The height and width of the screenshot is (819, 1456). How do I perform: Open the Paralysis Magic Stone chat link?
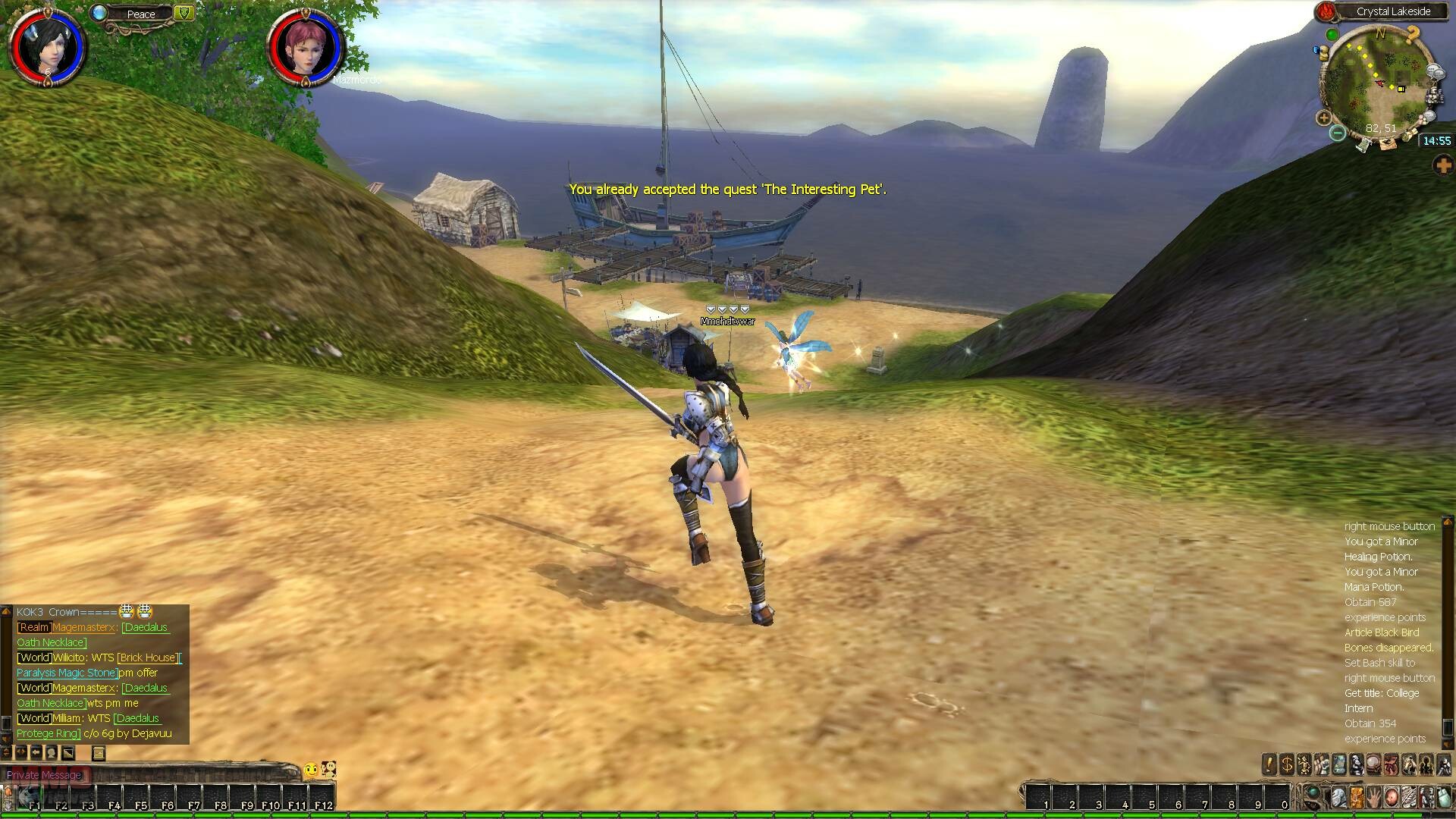[67, 673]
